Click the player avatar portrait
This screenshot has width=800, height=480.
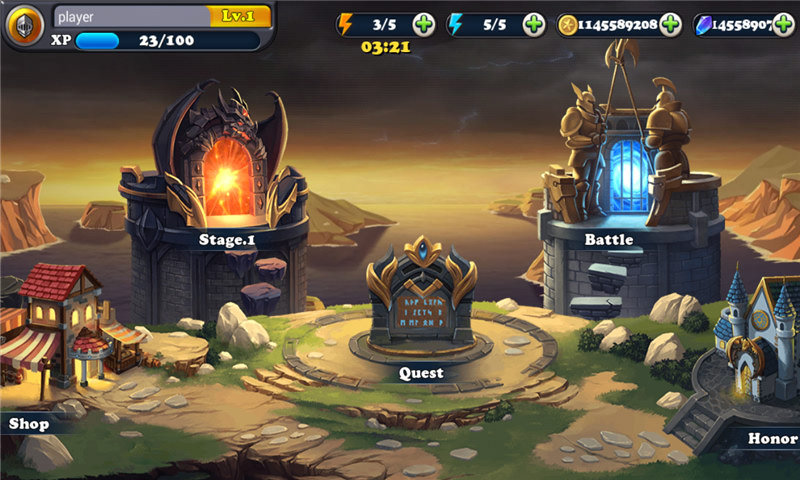point(24,26)
